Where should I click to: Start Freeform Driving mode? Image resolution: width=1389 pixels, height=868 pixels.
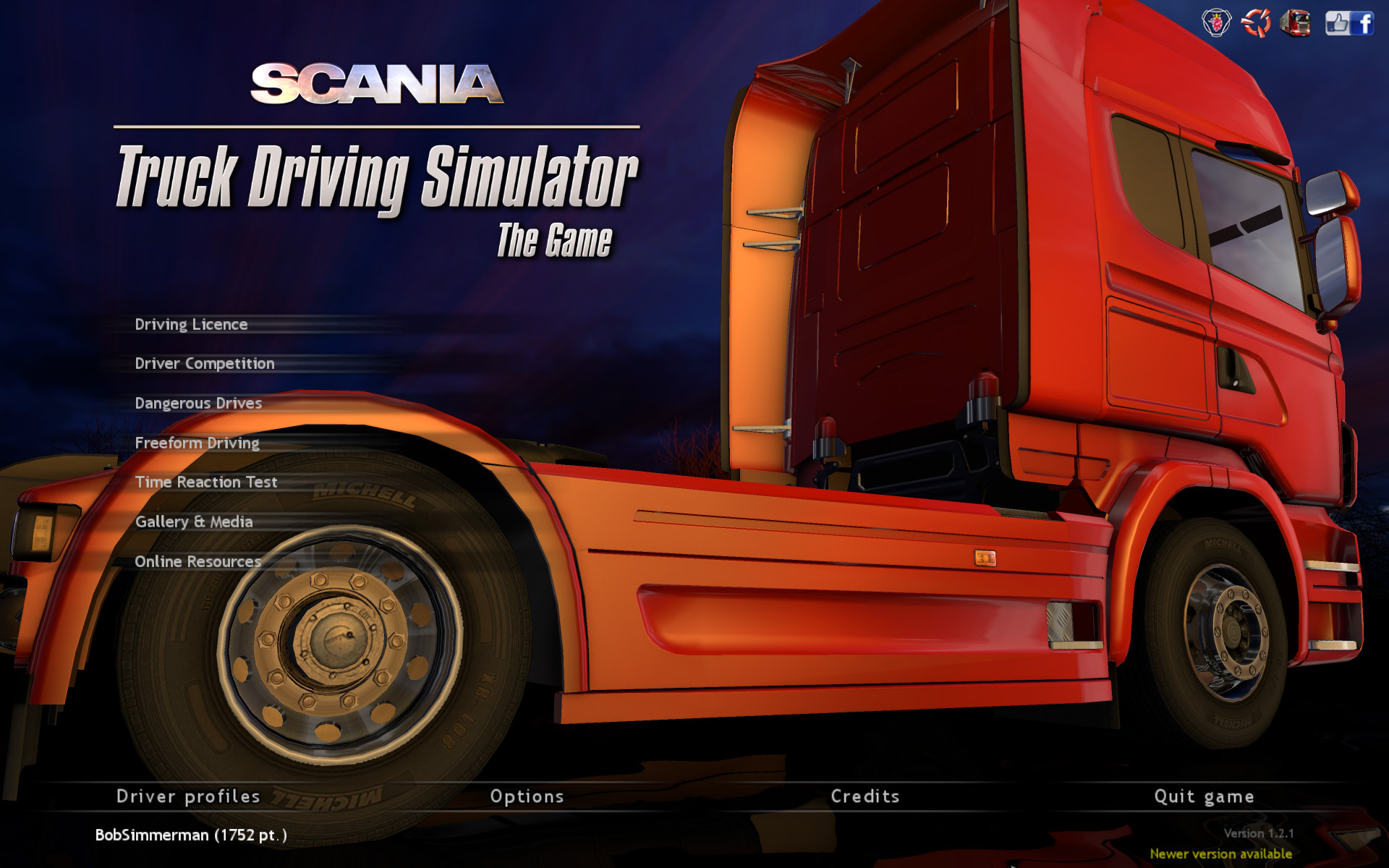(x=197, y=443)
